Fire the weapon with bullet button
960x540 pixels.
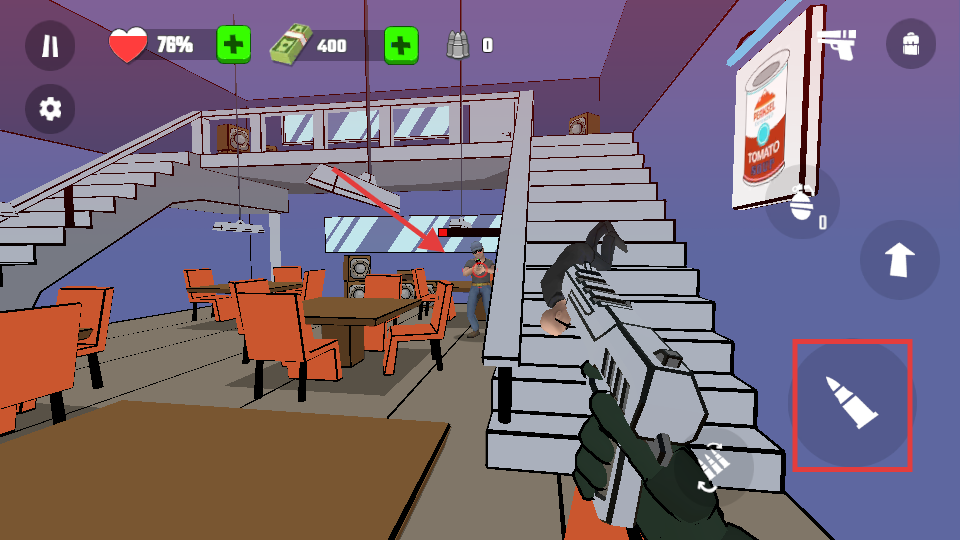tap(852, 404)
